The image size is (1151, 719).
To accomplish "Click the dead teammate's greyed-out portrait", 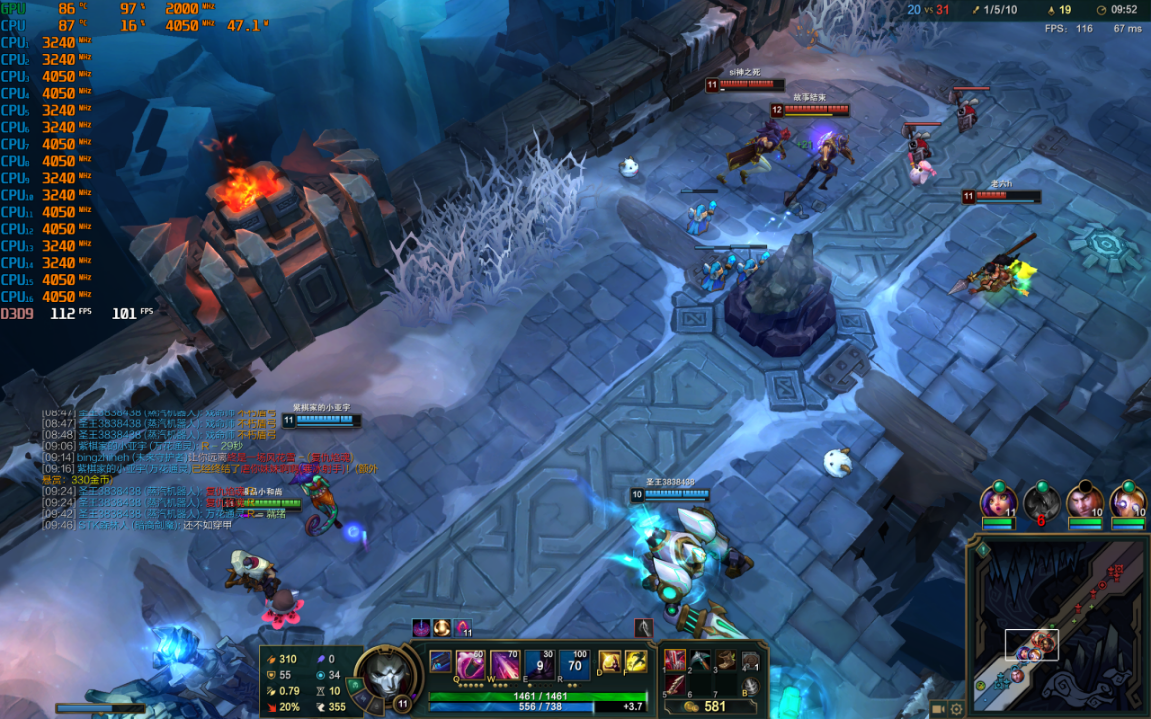I will point(1041,500).
